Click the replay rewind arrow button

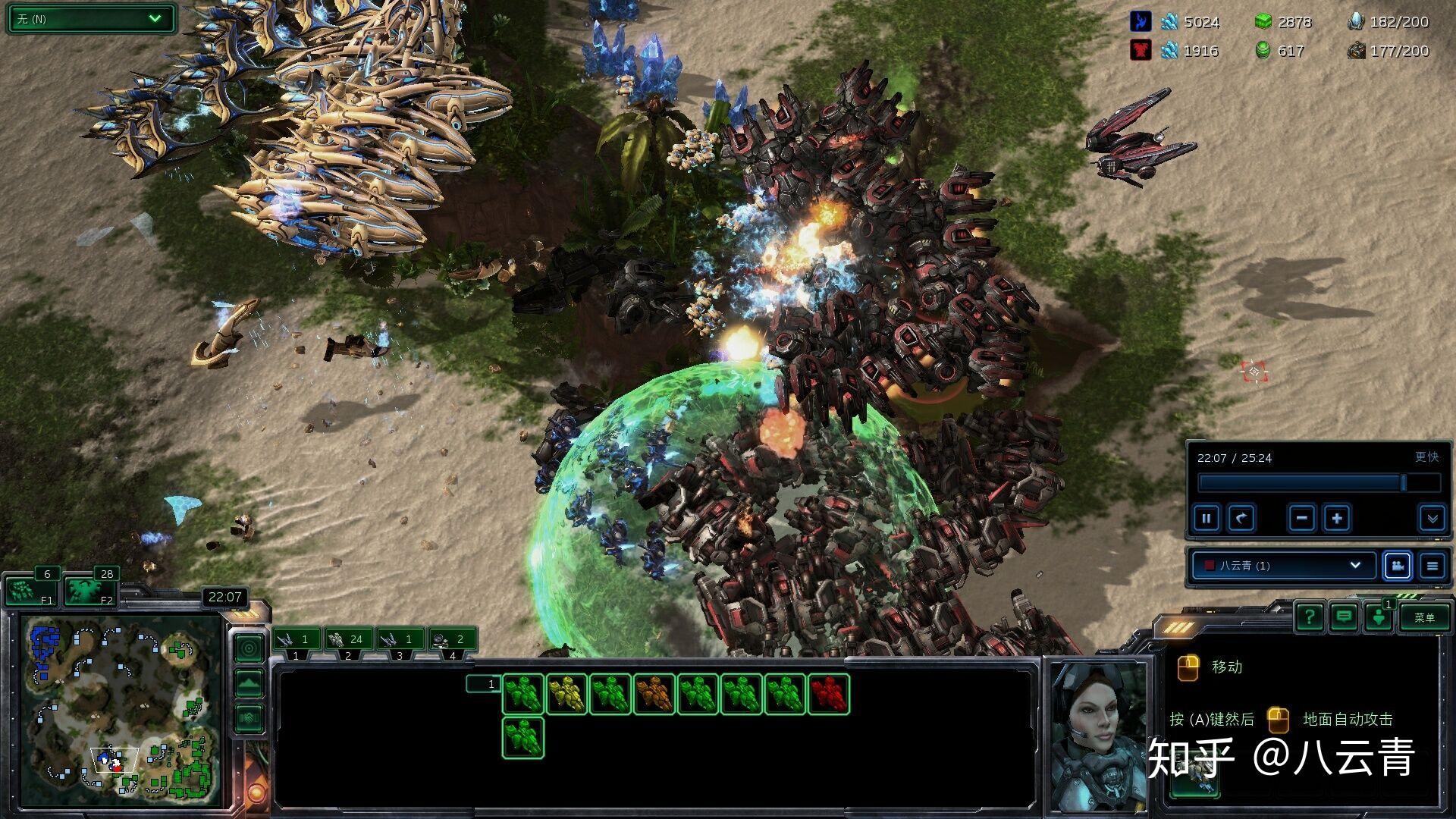pos(1241,519)
